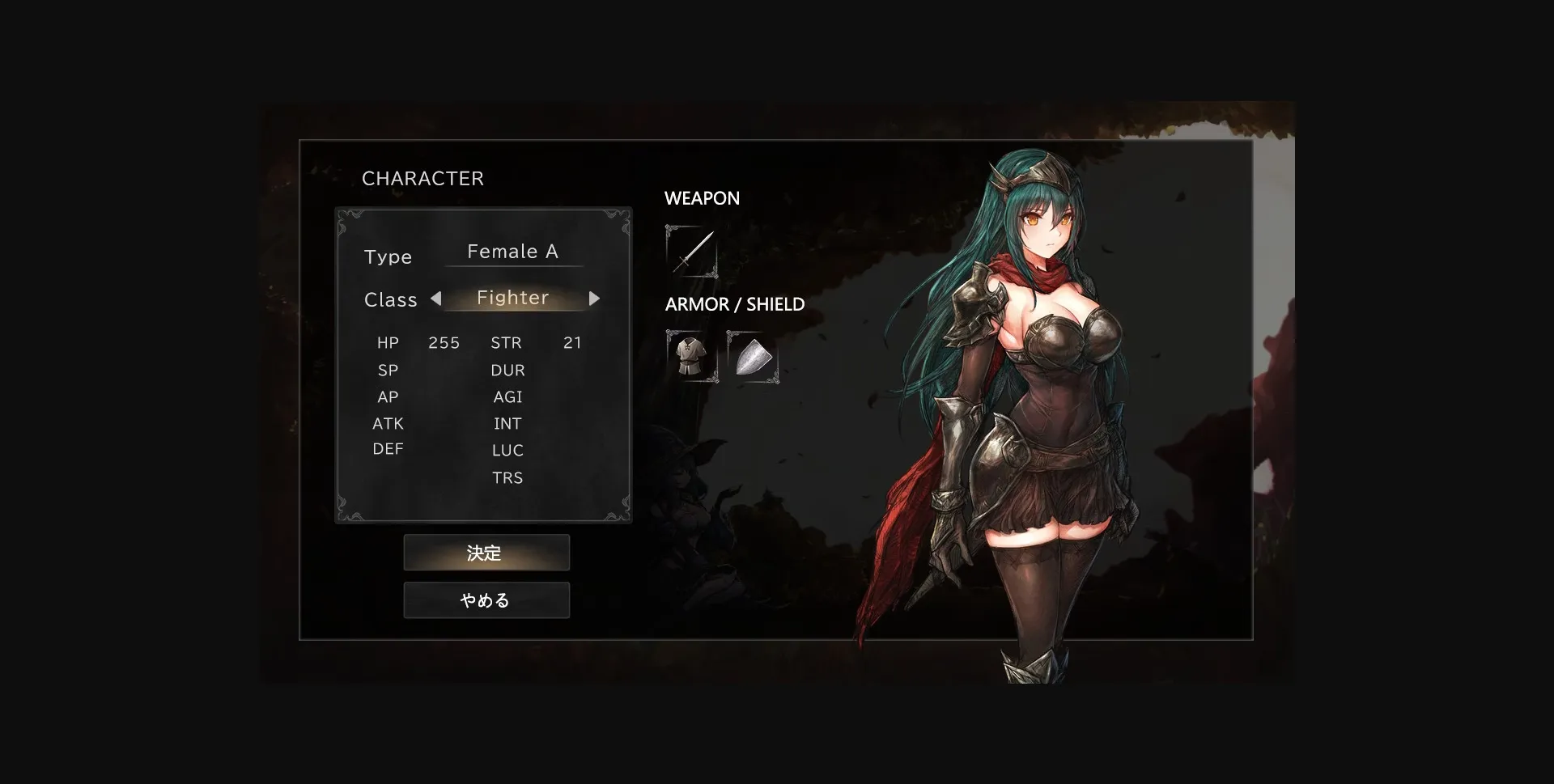Click the CHARACTER panel title

pos(423,178)
